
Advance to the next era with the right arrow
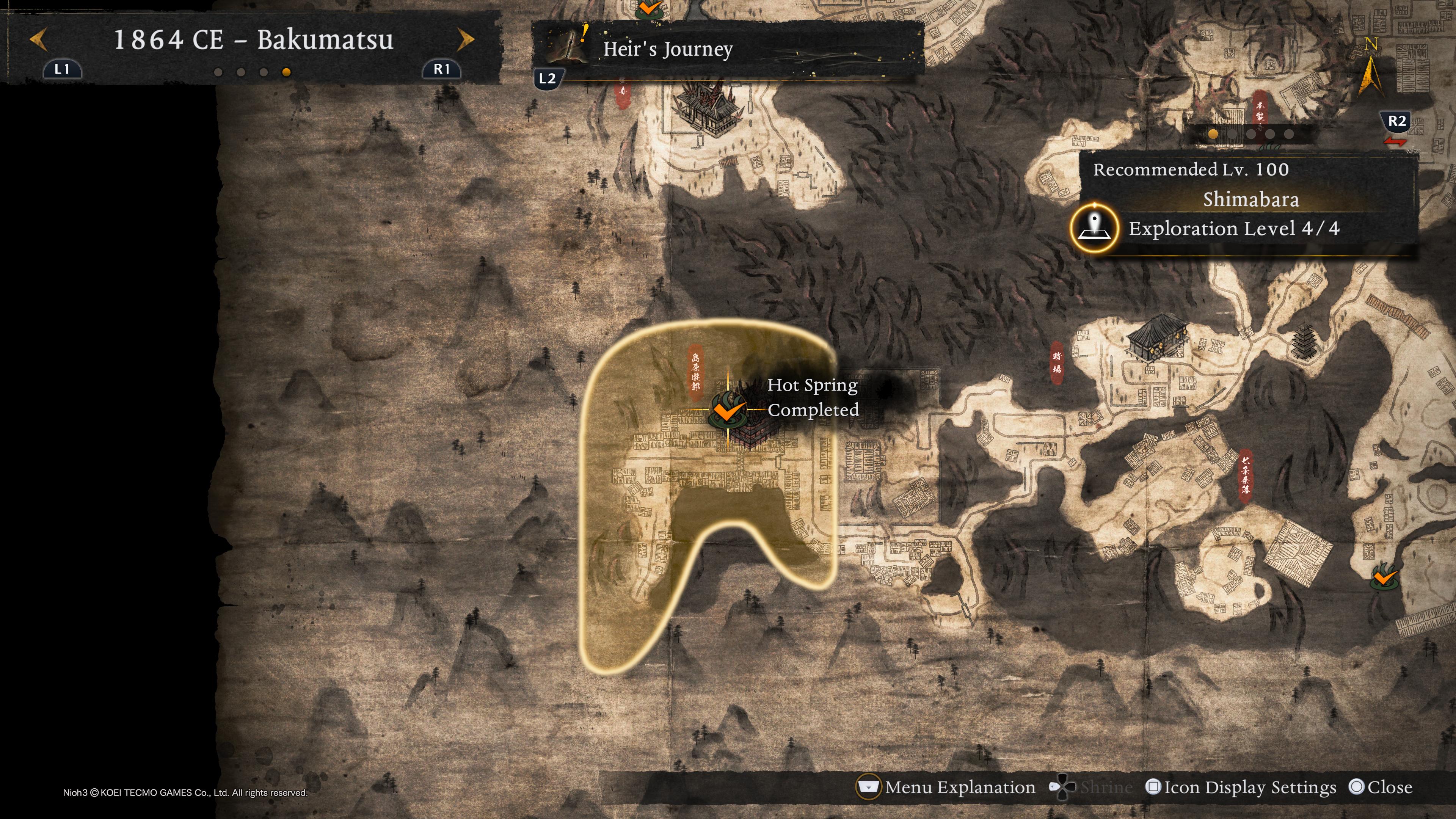tap(465, 40)
